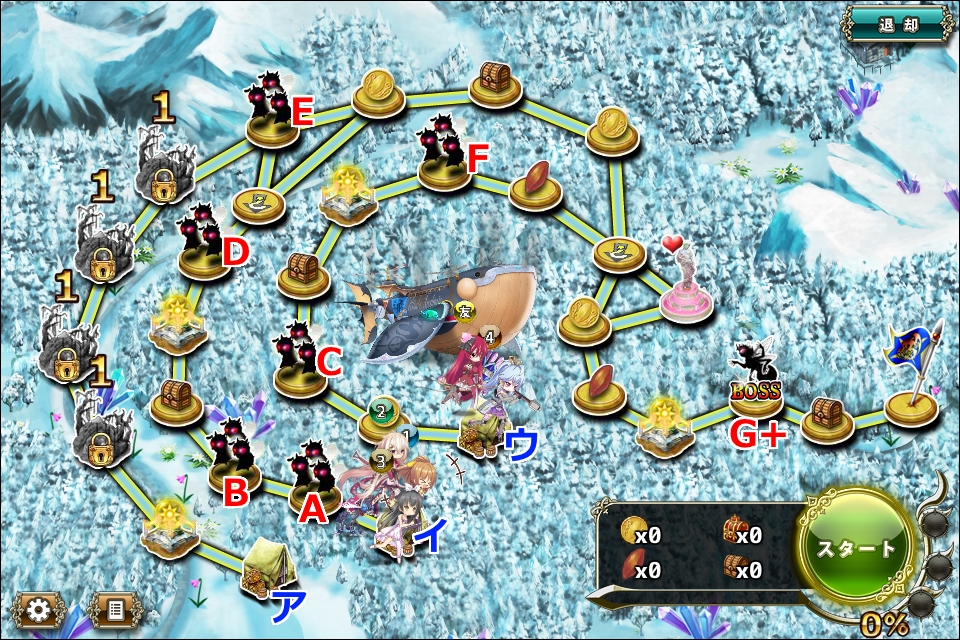Retreat using the 退却 button

pos(896,23)
